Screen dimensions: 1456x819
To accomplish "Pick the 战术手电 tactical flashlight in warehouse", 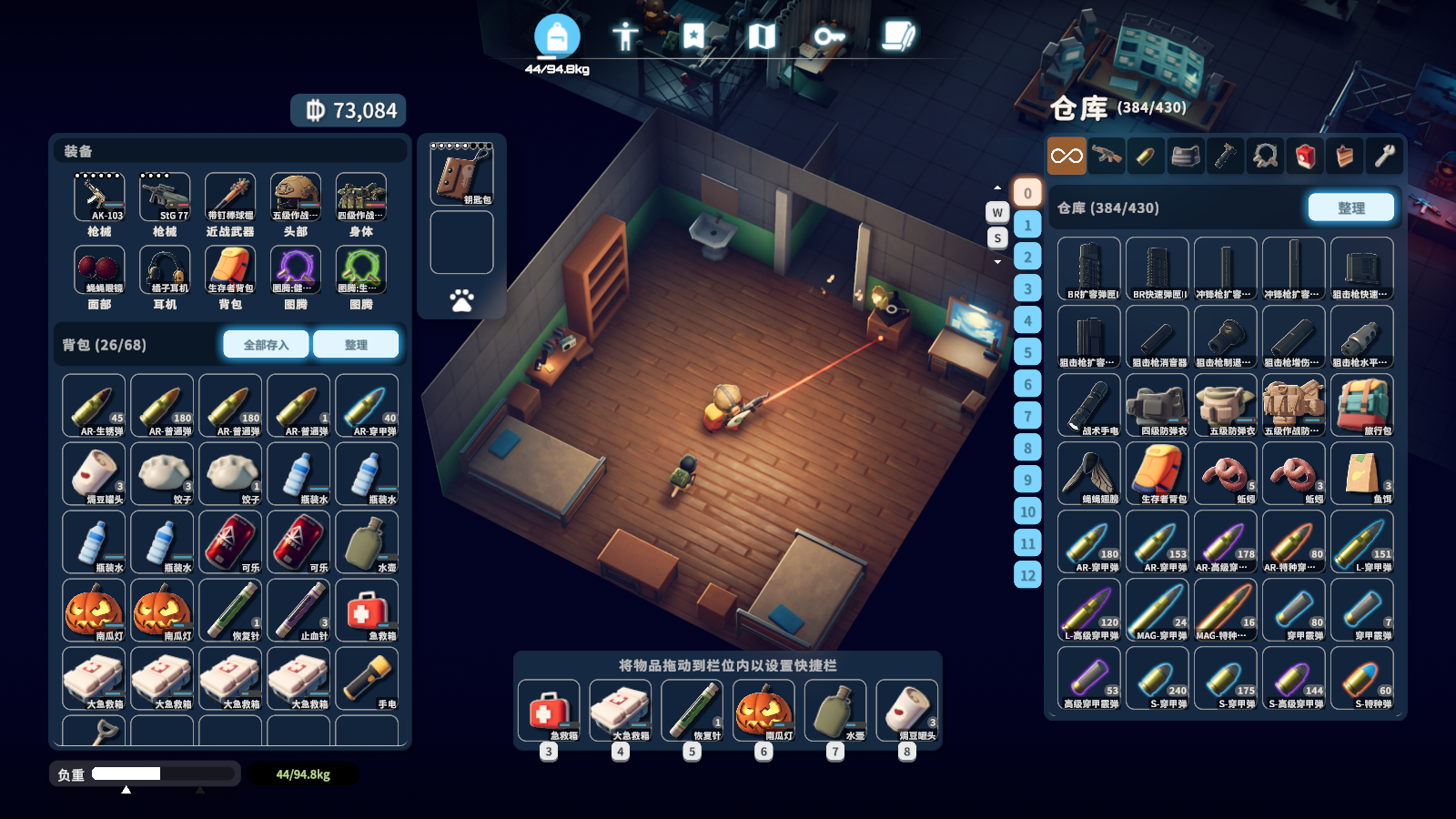I will click(x=1089, y=406).
